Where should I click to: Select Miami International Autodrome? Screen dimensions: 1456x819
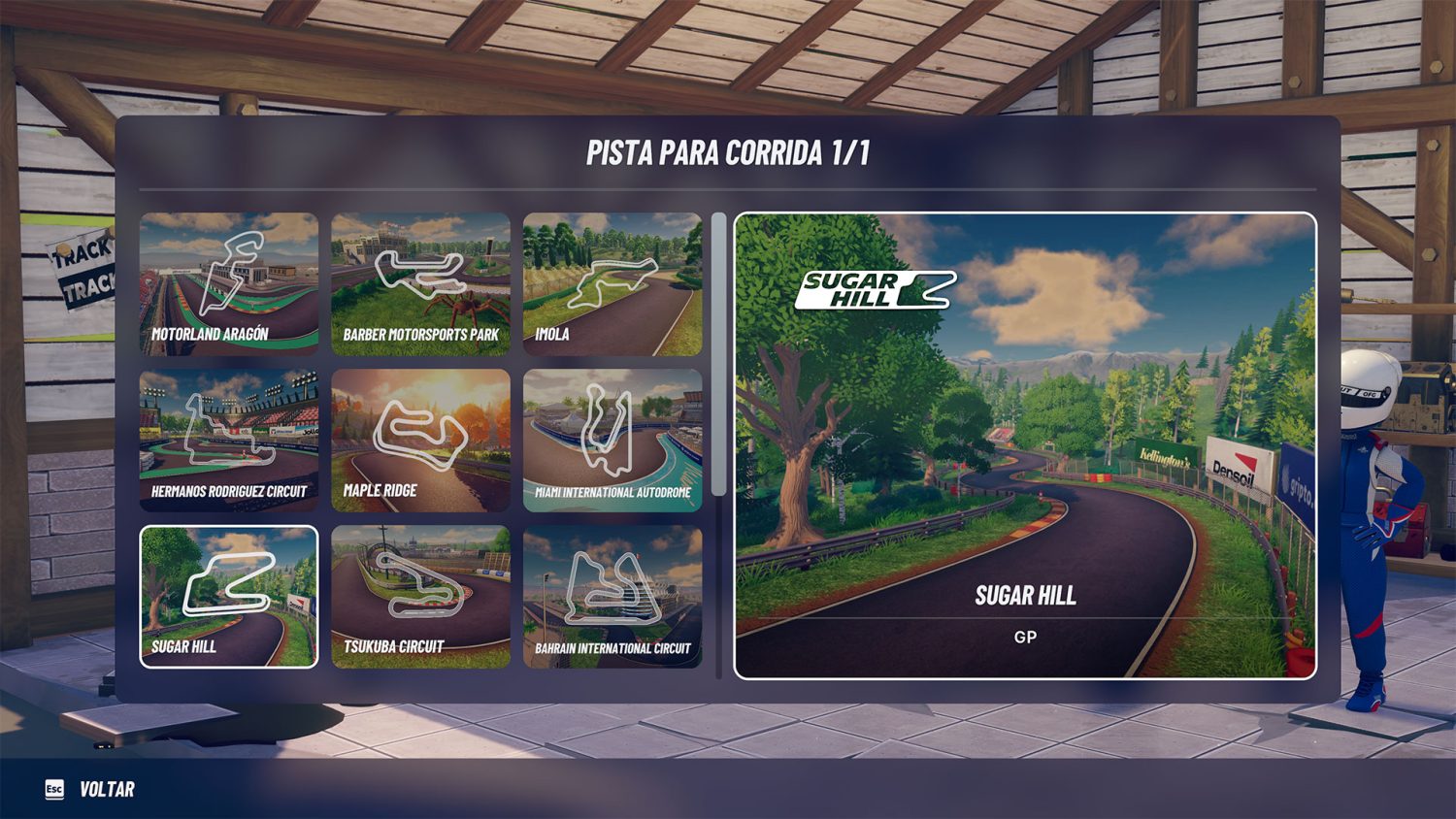612,440
